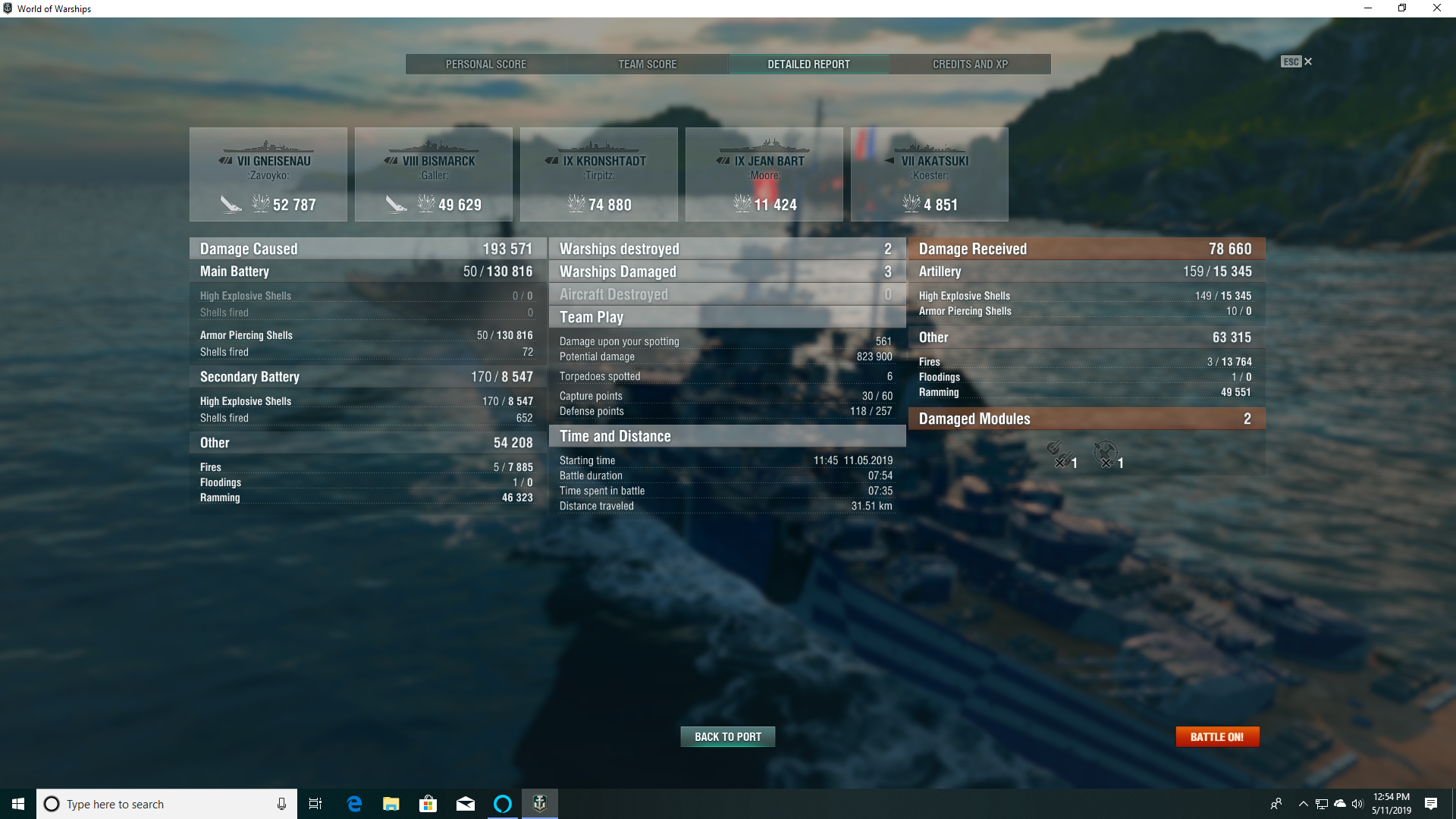The width and height of the screenshot is (1456, 819).
Task: Expand hidden icons in the system tray
Action: pyautogui.click(x=1303, y=804)
